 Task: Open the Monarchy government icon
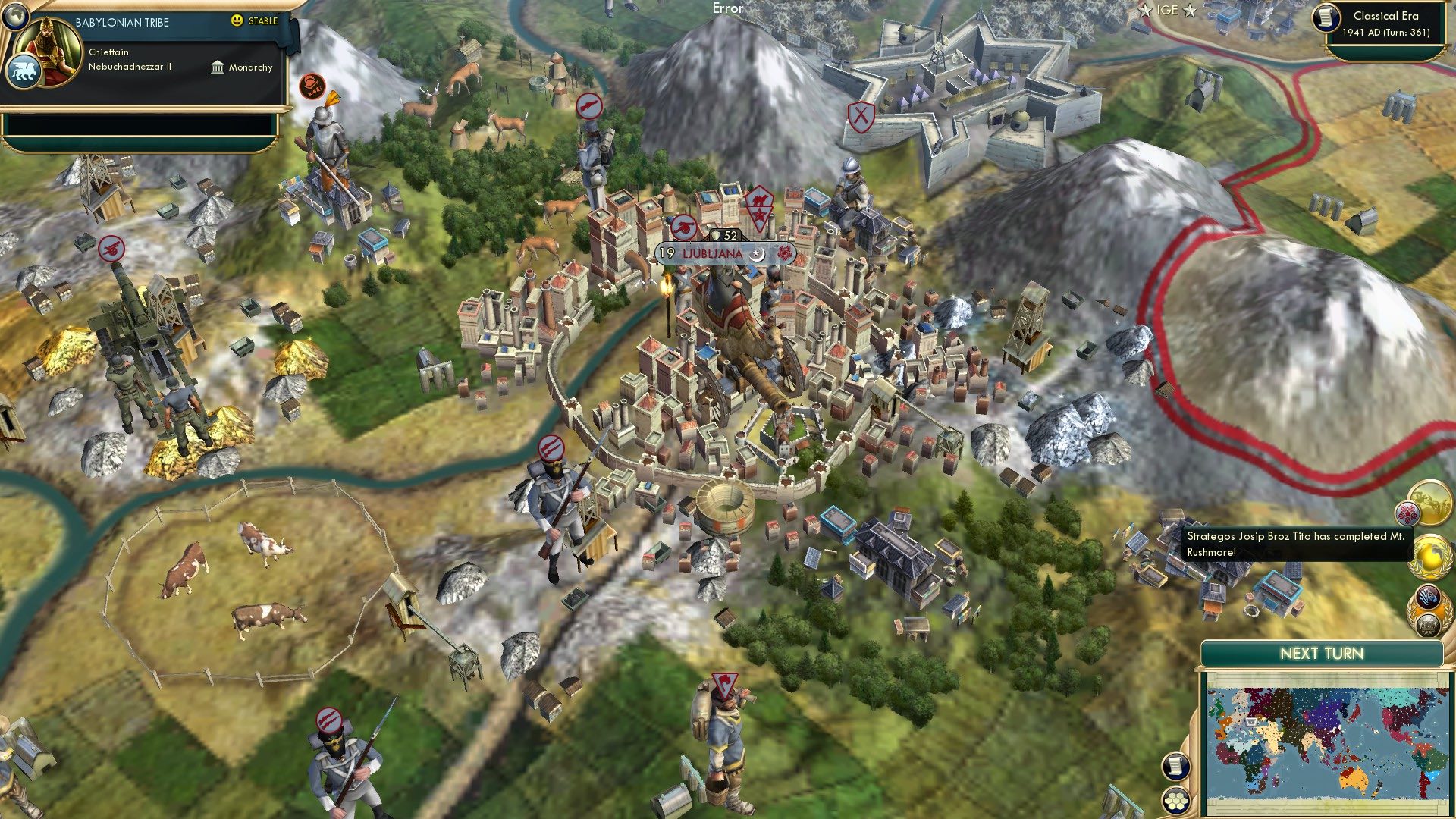pyautogui.click(x=216, y=68)
